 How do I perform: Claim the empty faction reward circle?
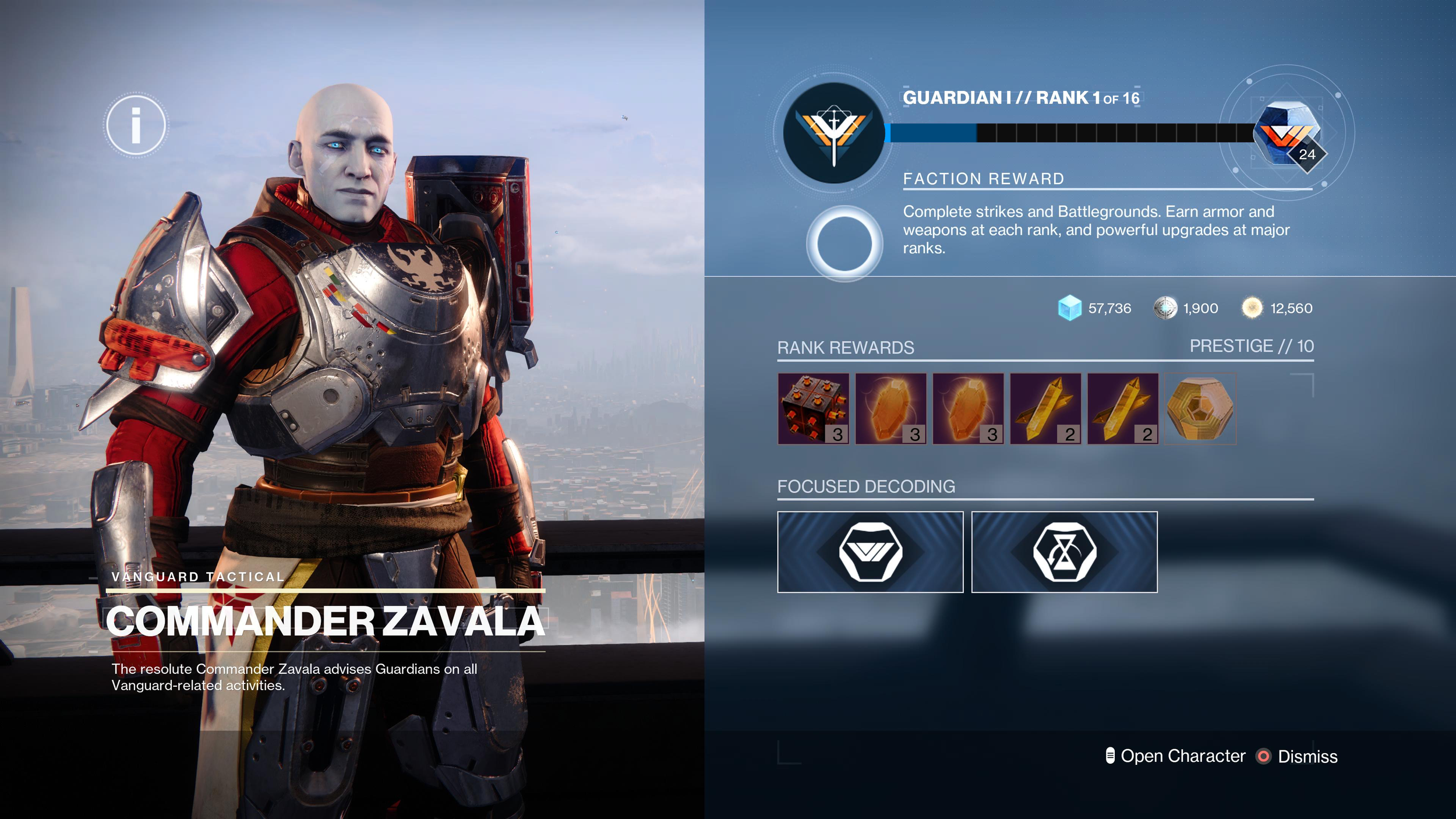click(844, 243)
